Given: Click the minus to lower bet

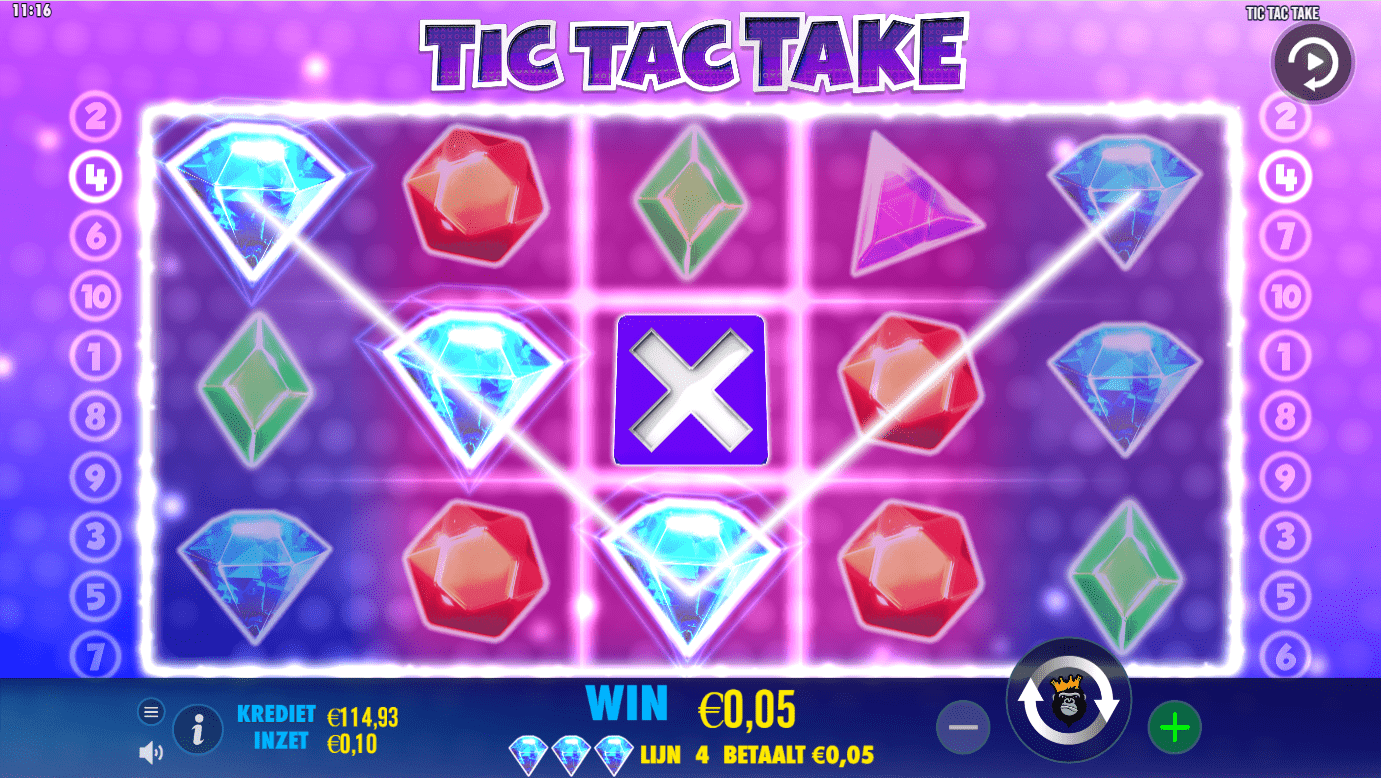Looking at the screenshot, I should [963, 727].
